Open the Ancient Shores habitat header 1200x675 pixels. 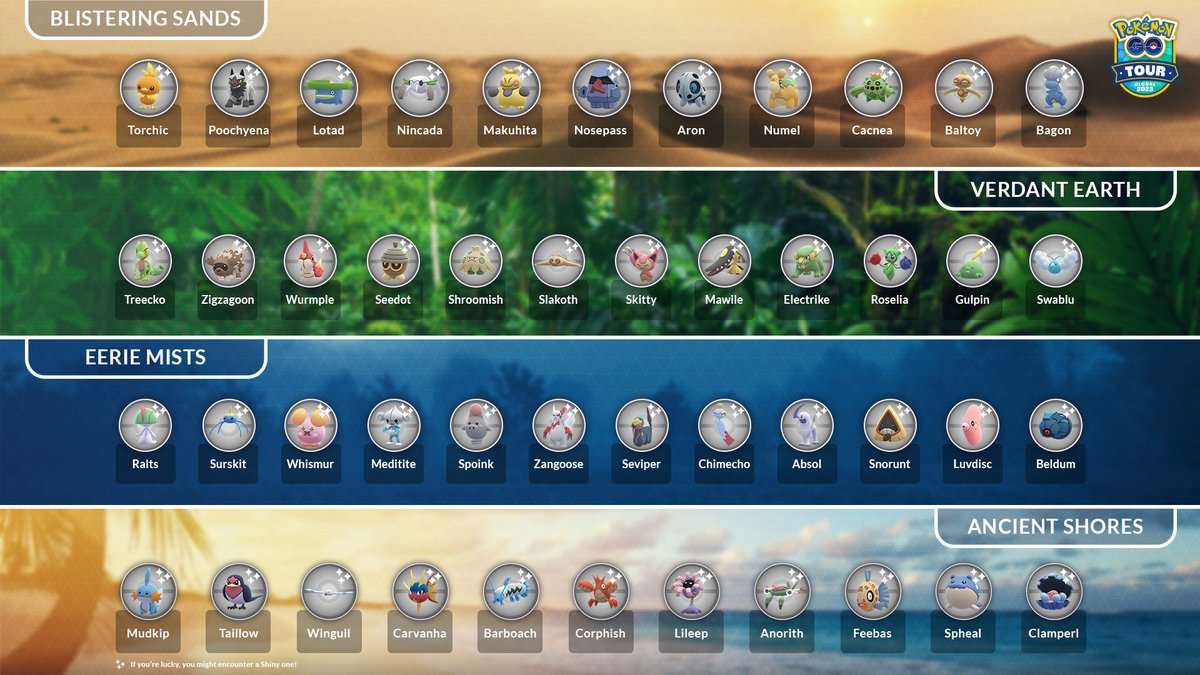[x=1055, y=526]
